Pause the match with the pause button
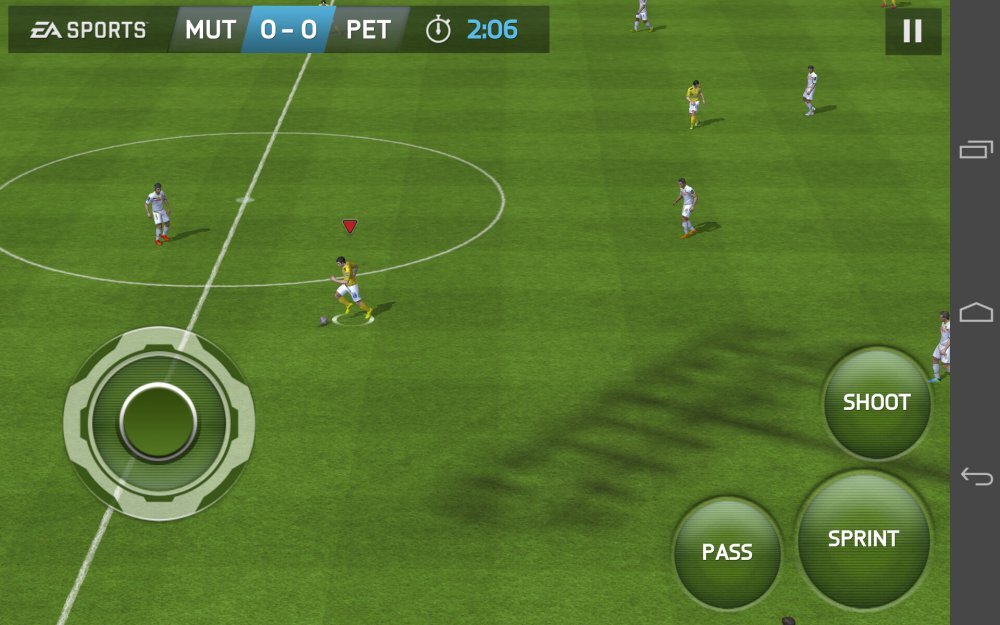The width and height of the screenshot is (1000, 625). pos(912,31)
